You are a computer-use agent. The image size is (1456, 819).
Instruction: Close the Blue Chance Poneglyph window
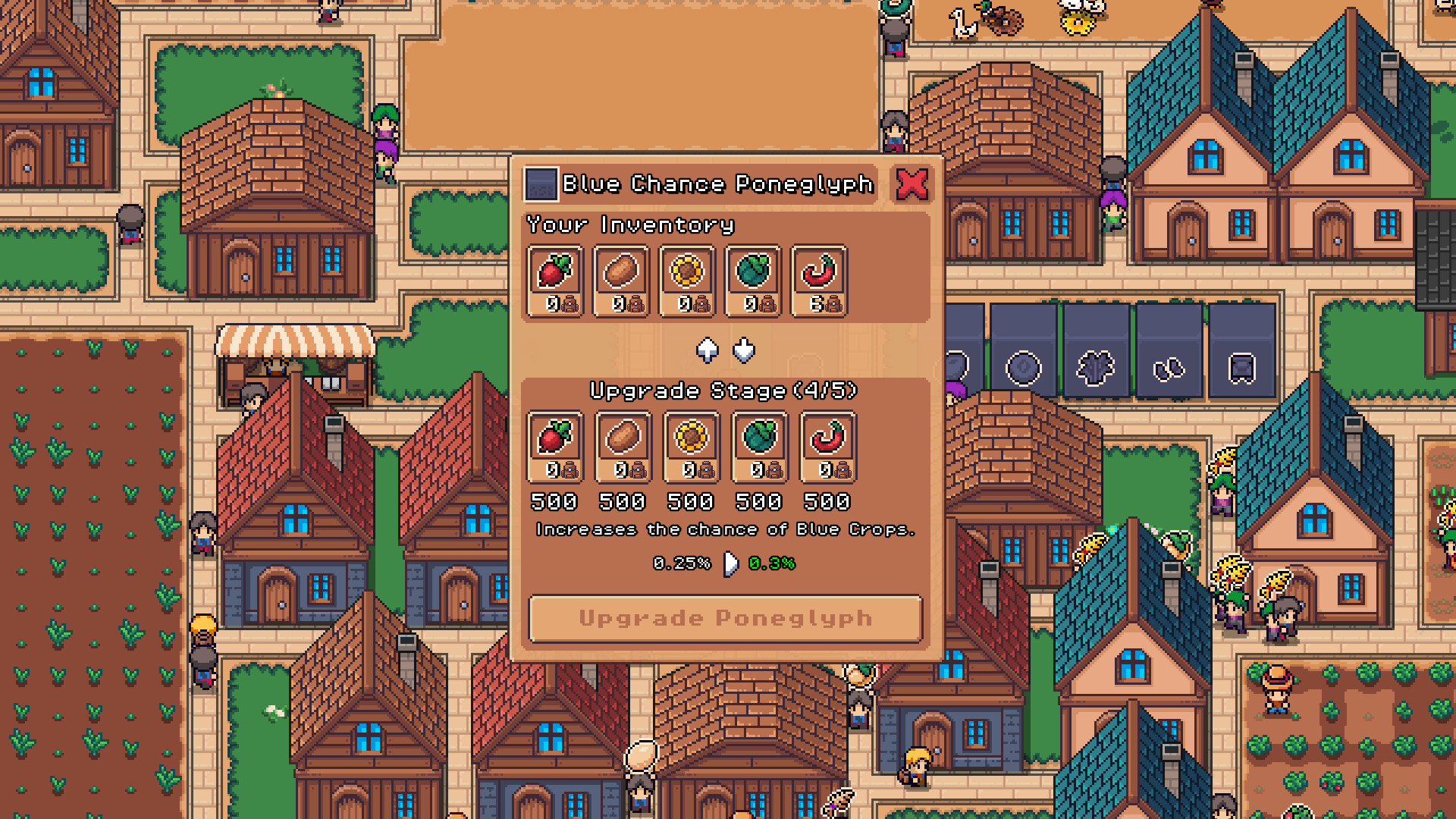click(x=914, y=183)
